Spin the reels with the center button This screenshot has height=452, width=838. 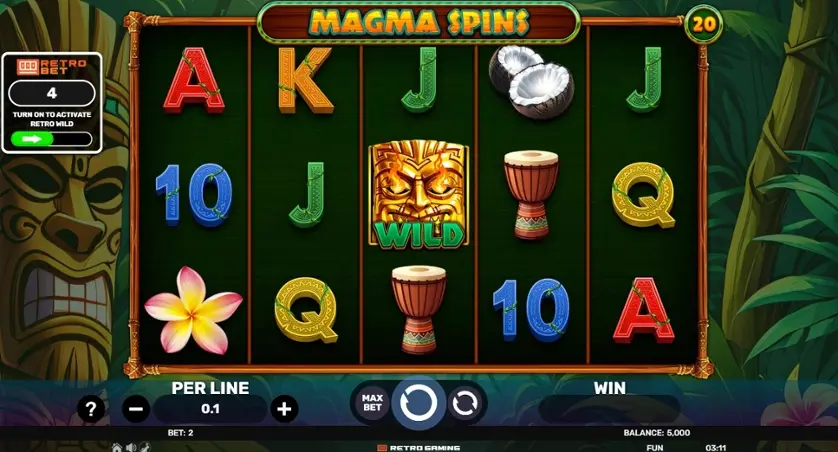(418, 403)
